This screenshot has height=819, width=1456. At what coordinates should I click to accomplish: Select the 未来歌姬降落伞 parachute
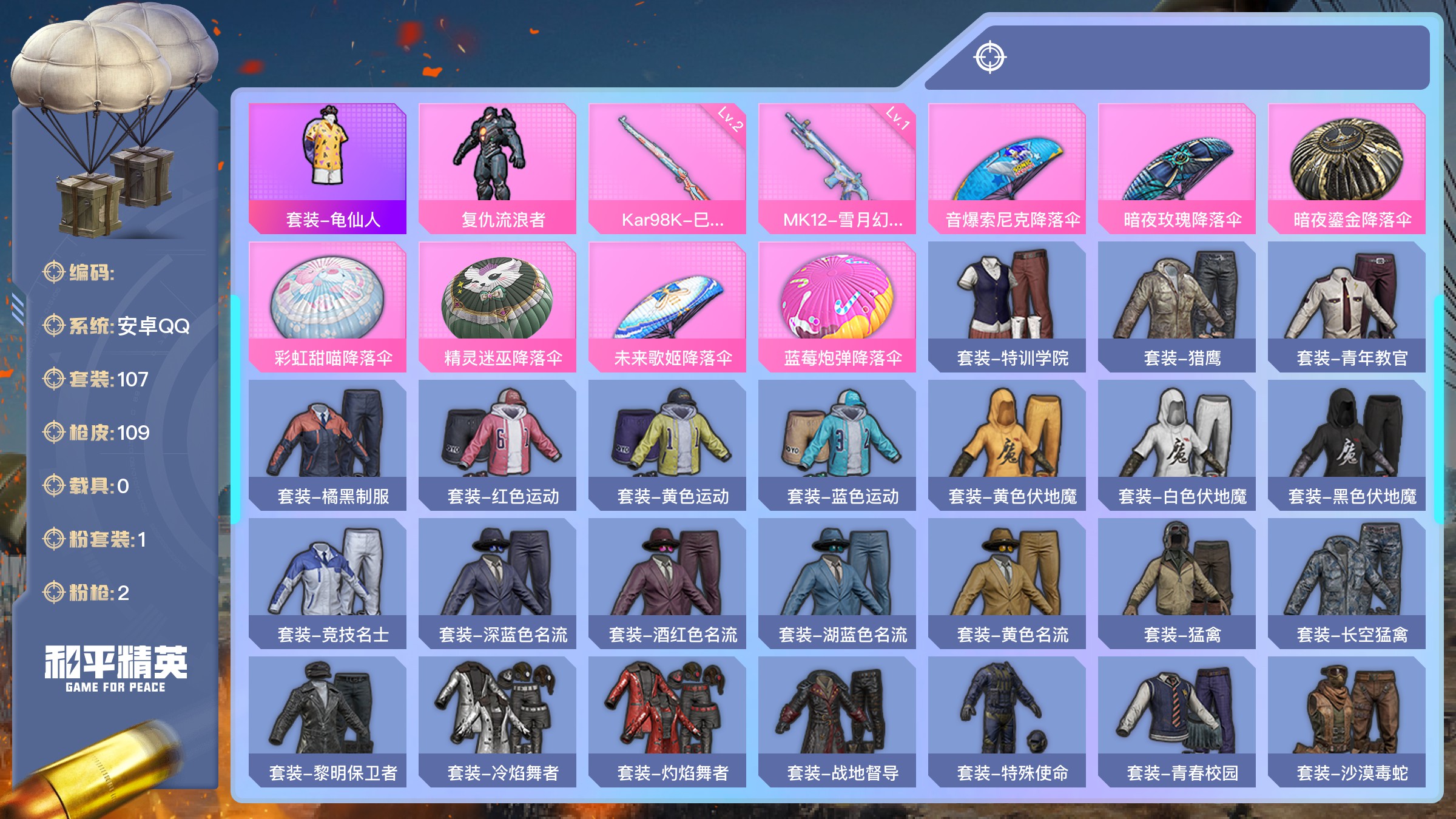coord(667,306)
